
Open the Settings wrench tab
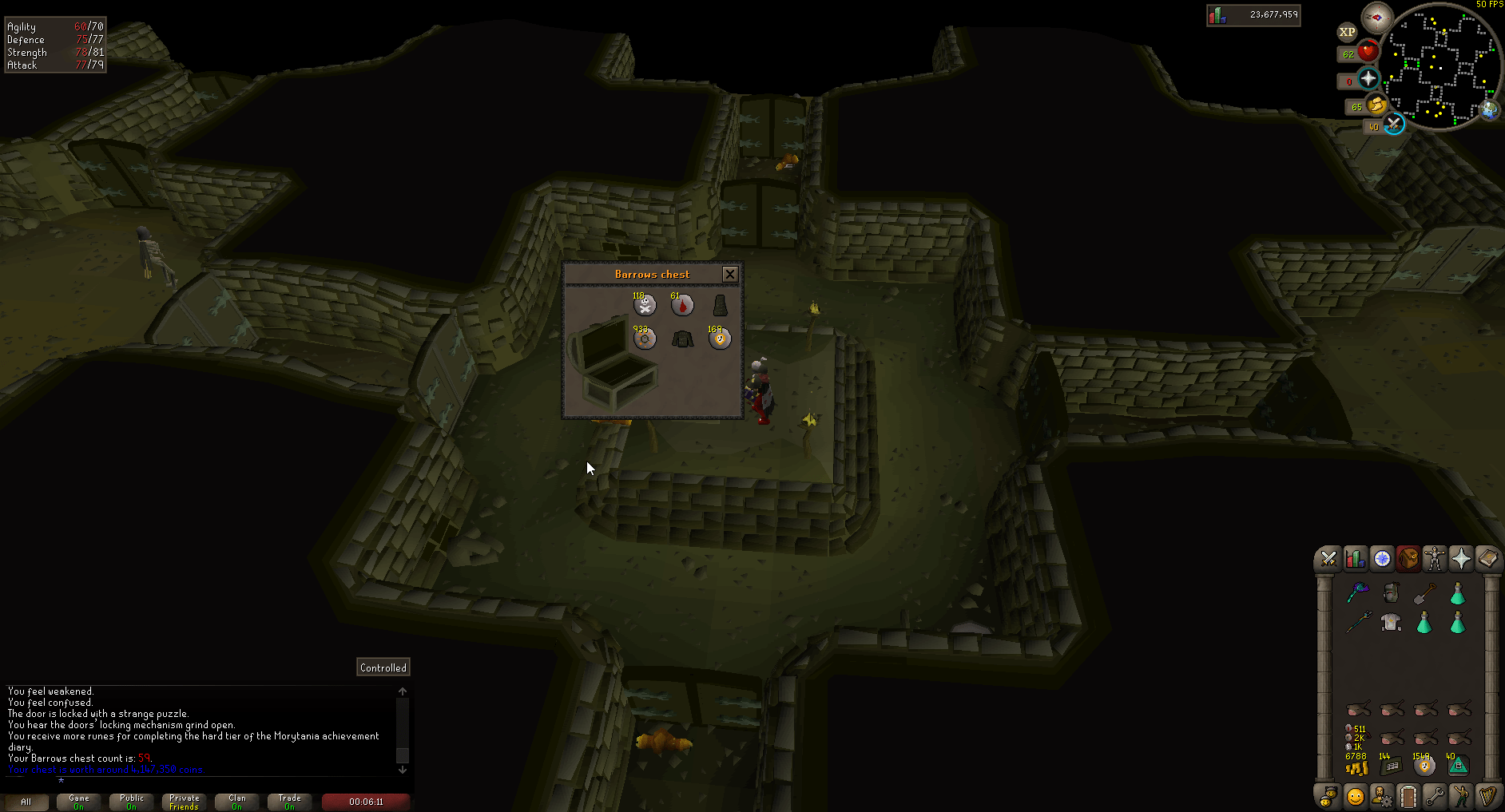point(1436,796)
